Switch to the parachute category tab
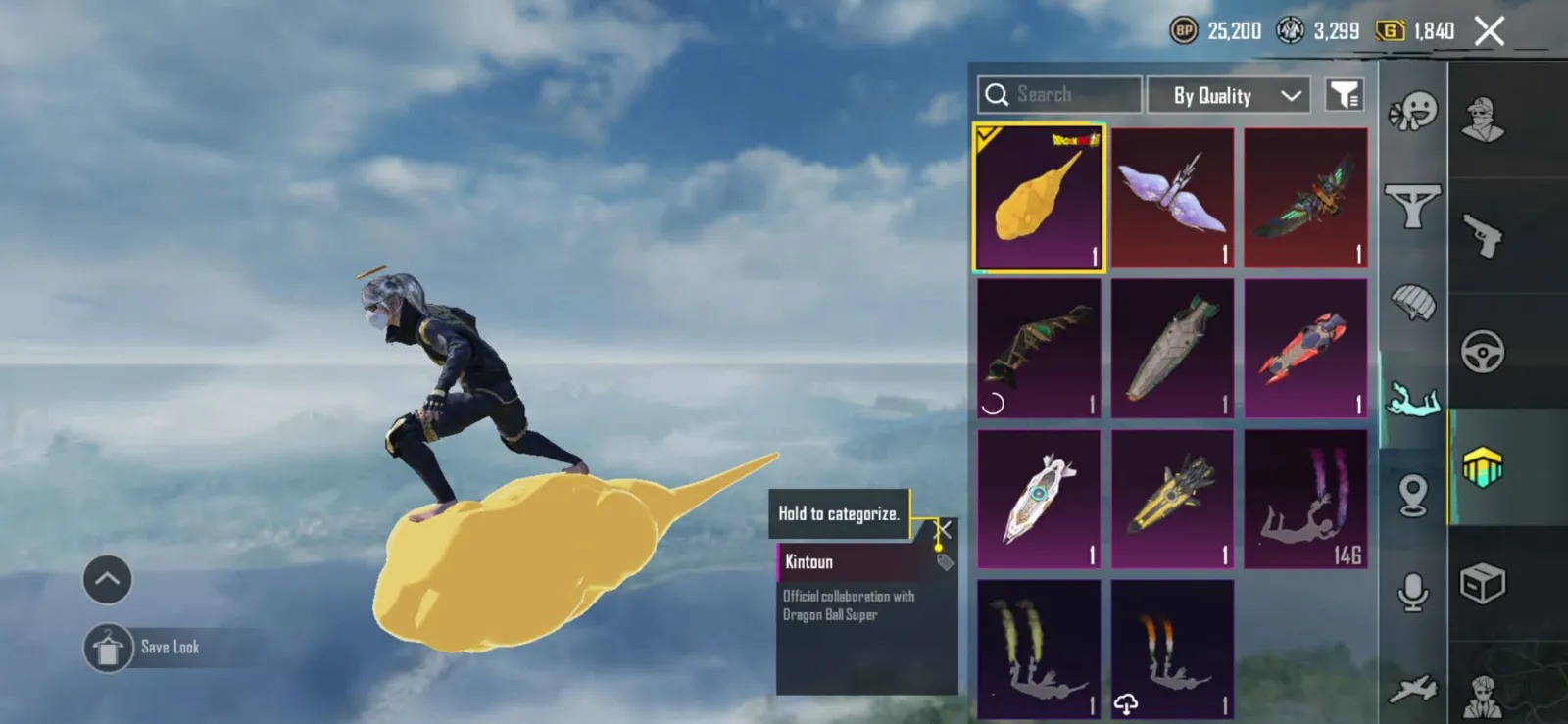This screenshot has height=724, width=1568. [1412, 303]
